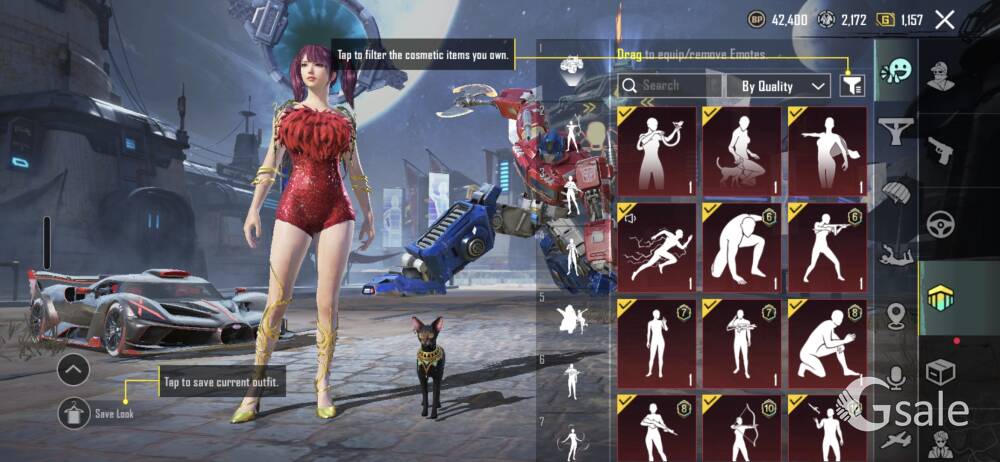Toggle the owned items filter
Viewport: 1000px width, 462px height.
(852, 86)
